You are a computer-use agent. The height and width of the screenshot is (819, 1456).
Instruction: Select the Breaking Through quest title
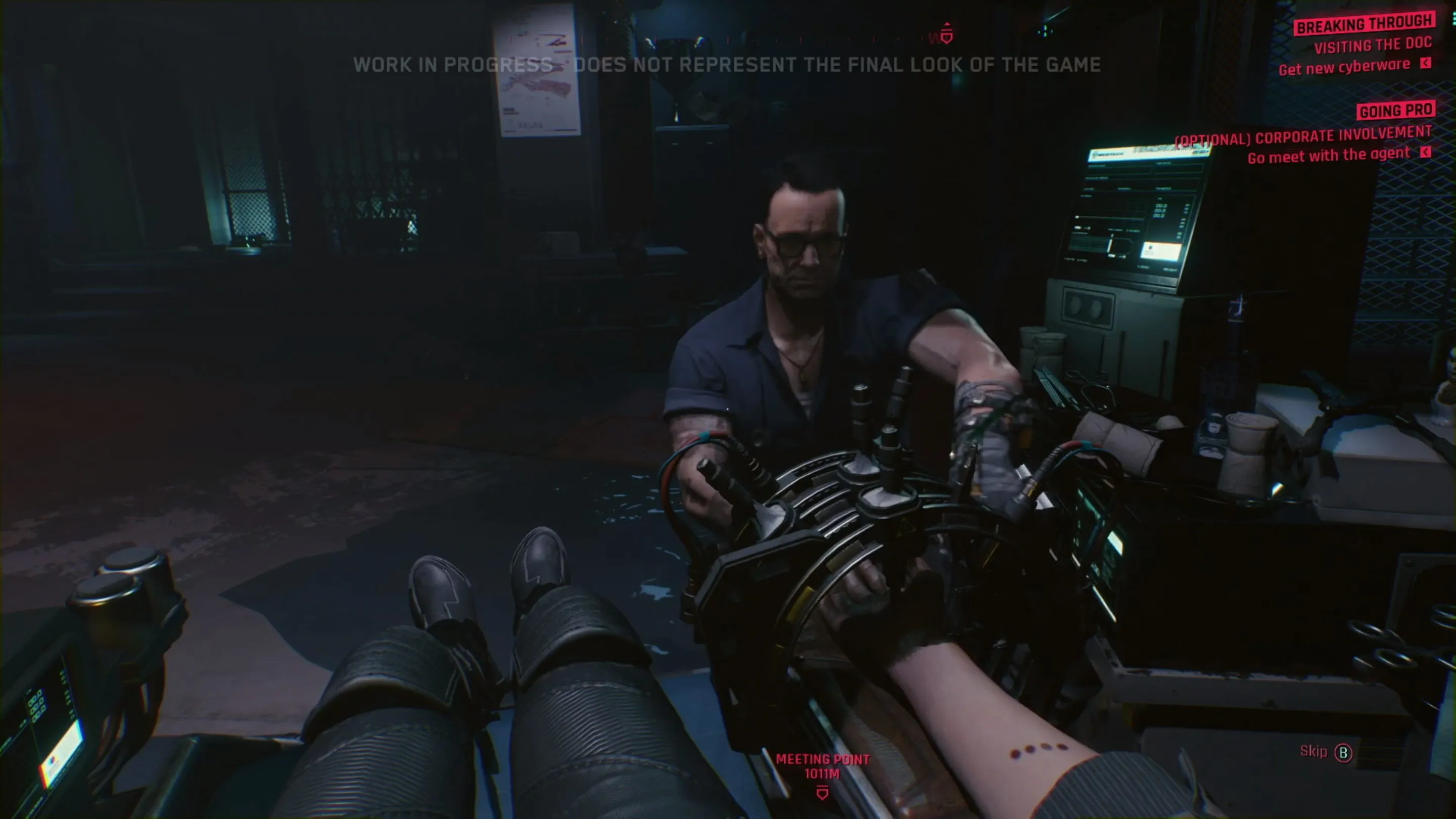[x=1365, y=24]
